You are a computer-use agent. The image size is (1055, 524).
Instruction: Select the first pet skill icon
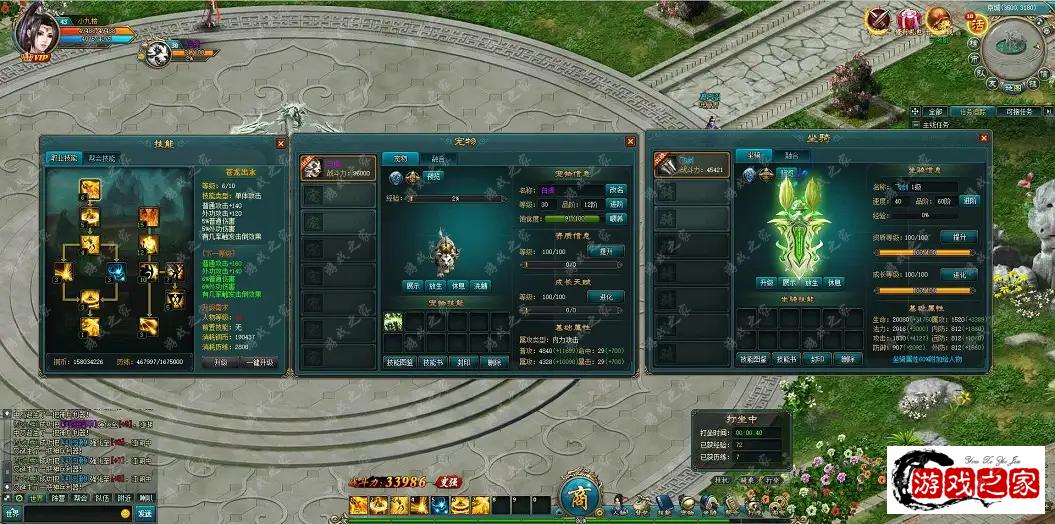(393, 320)
